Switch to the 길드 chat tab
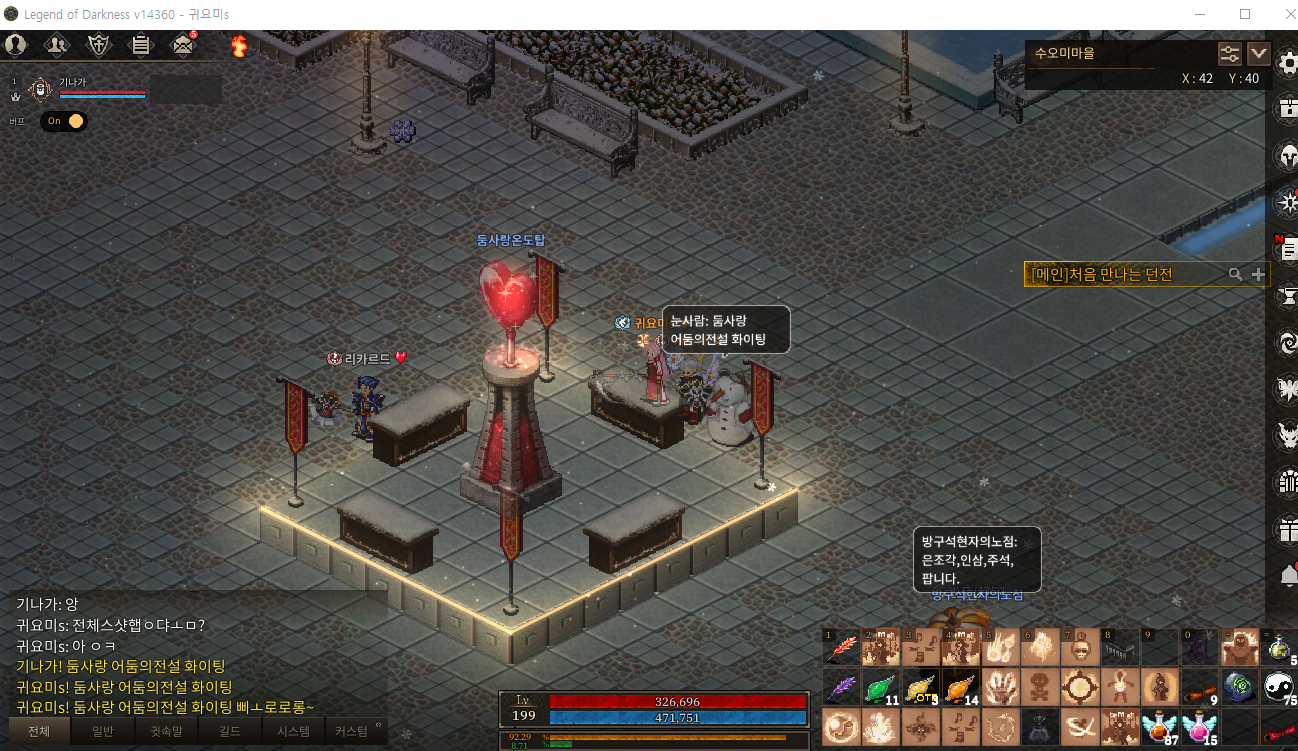1298x751 pixels. click(x=229, y=731)
